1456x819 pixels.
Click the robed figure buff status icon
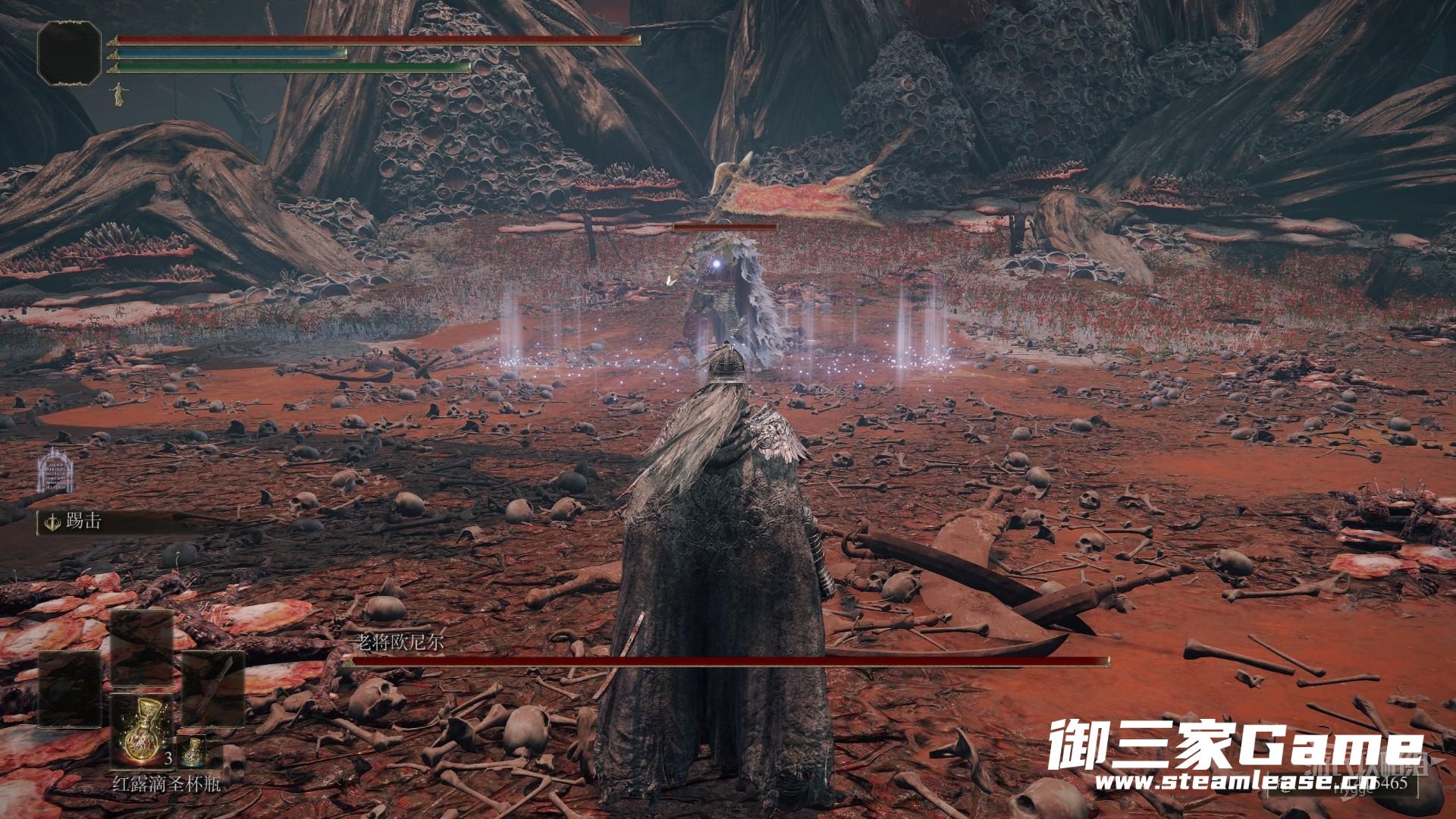point(118,93)
